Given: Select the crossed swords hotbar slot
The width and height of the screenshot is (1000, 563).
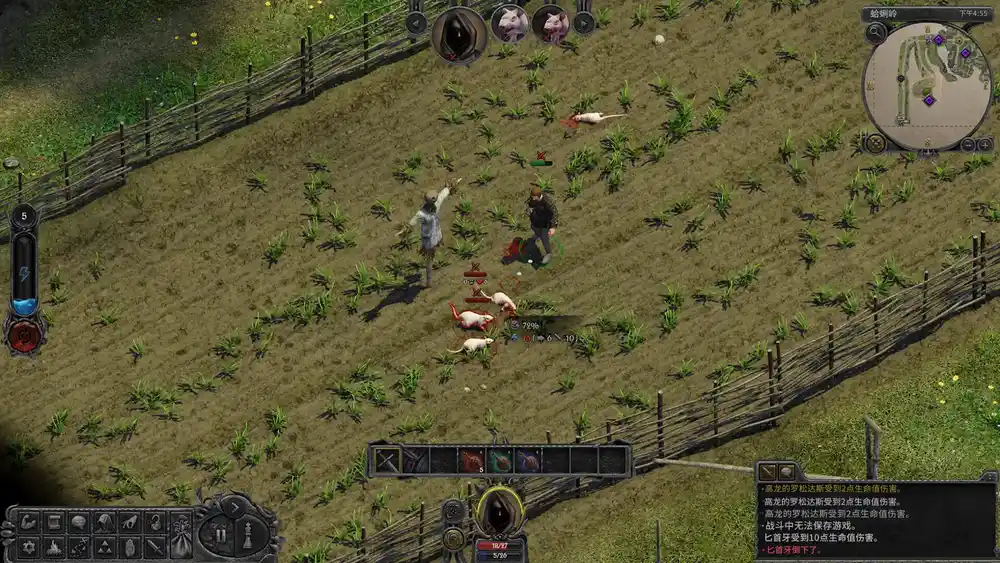Looking at the screenshot, I should point(386,460).
